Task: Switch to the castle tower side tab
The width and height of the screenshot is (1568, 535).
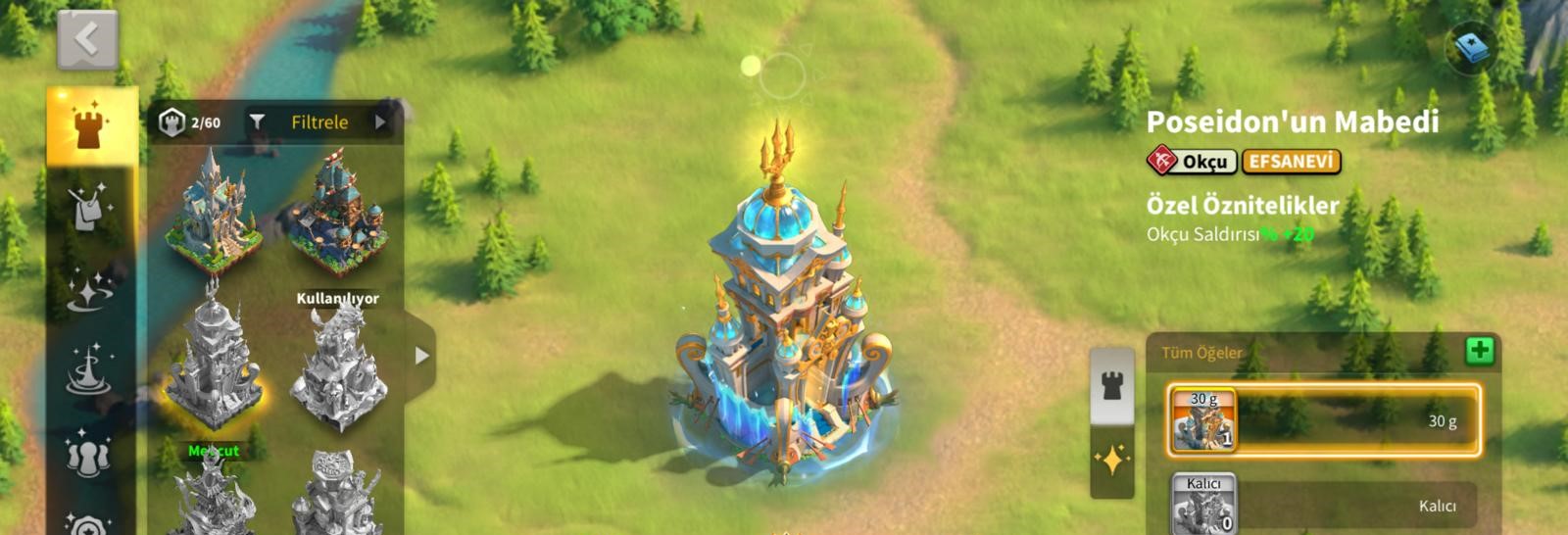Action: 1112,386
